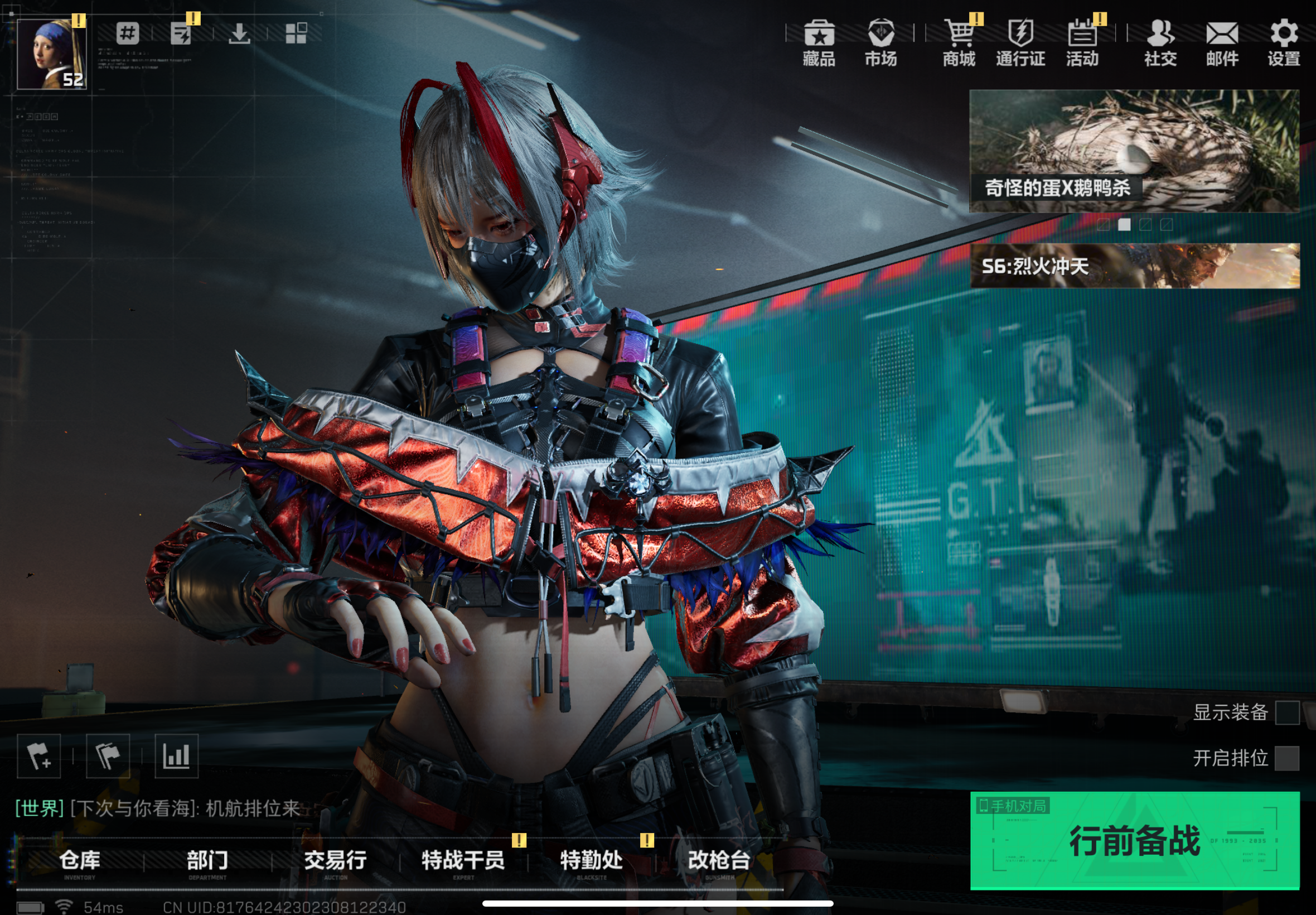Screen dimensions: 1316x915
Task: Go to the 改枪台 gunsmith tab
Action: click(719, 861)
